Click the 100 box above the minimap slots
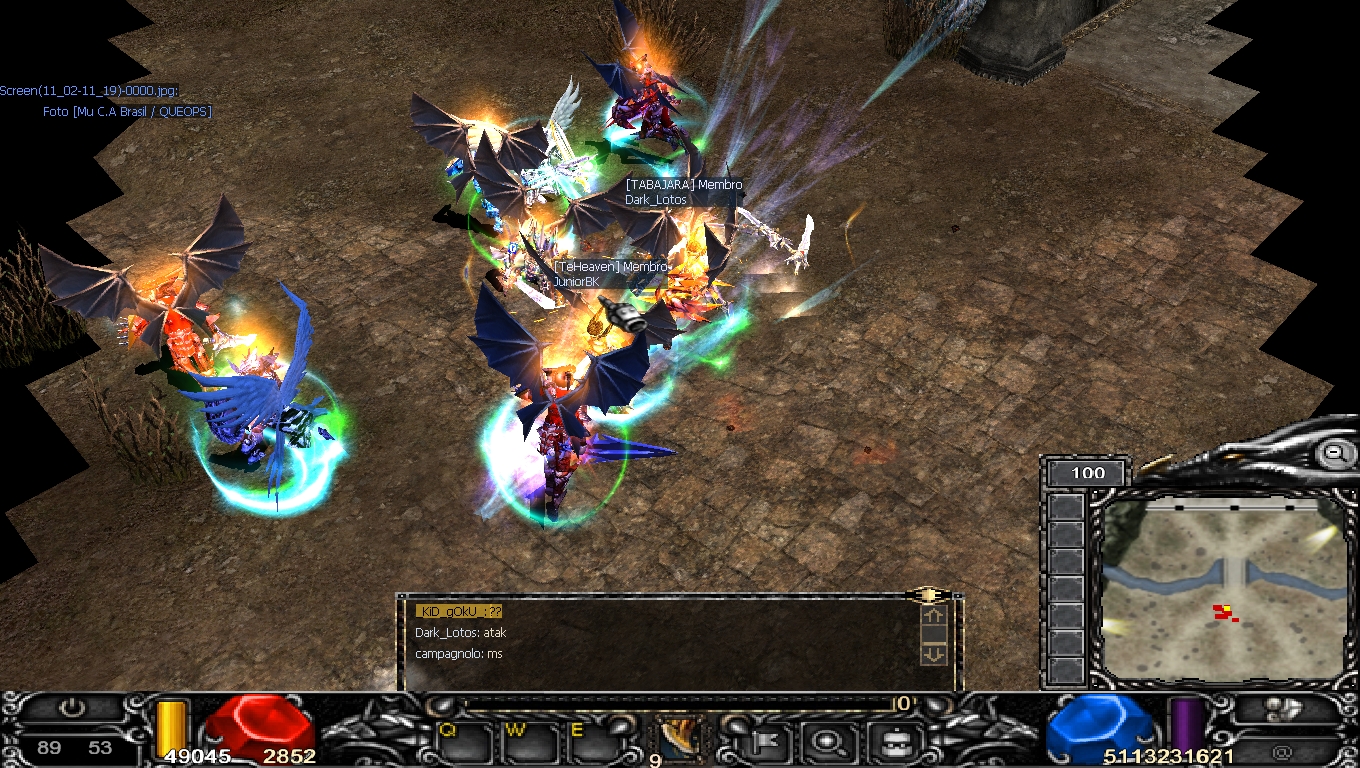This screenshot has width=1360, height=768. 1087,473
